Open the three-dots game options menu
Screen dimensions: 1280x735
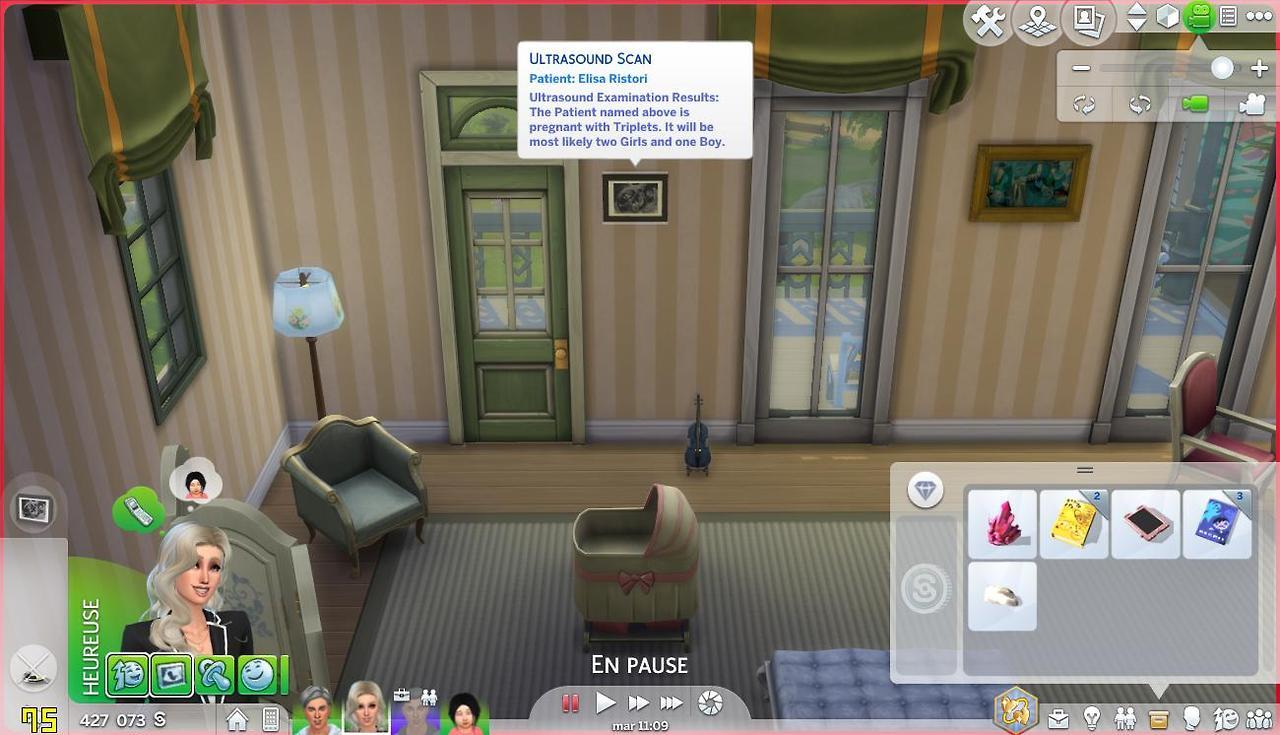[1259, 17]
